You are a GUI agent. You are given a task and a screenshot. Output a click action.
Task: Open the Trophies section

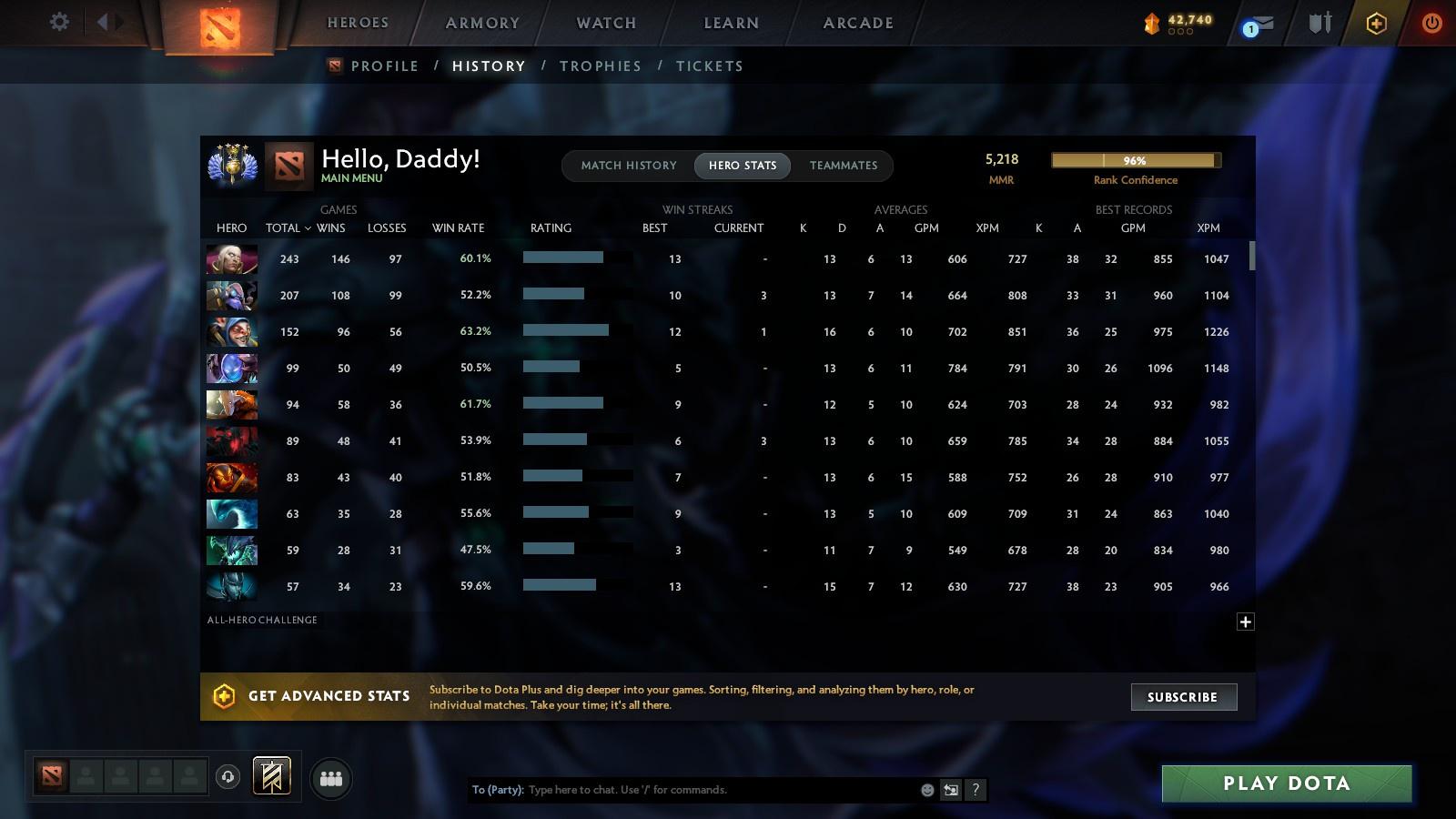(x=601, y=66)
